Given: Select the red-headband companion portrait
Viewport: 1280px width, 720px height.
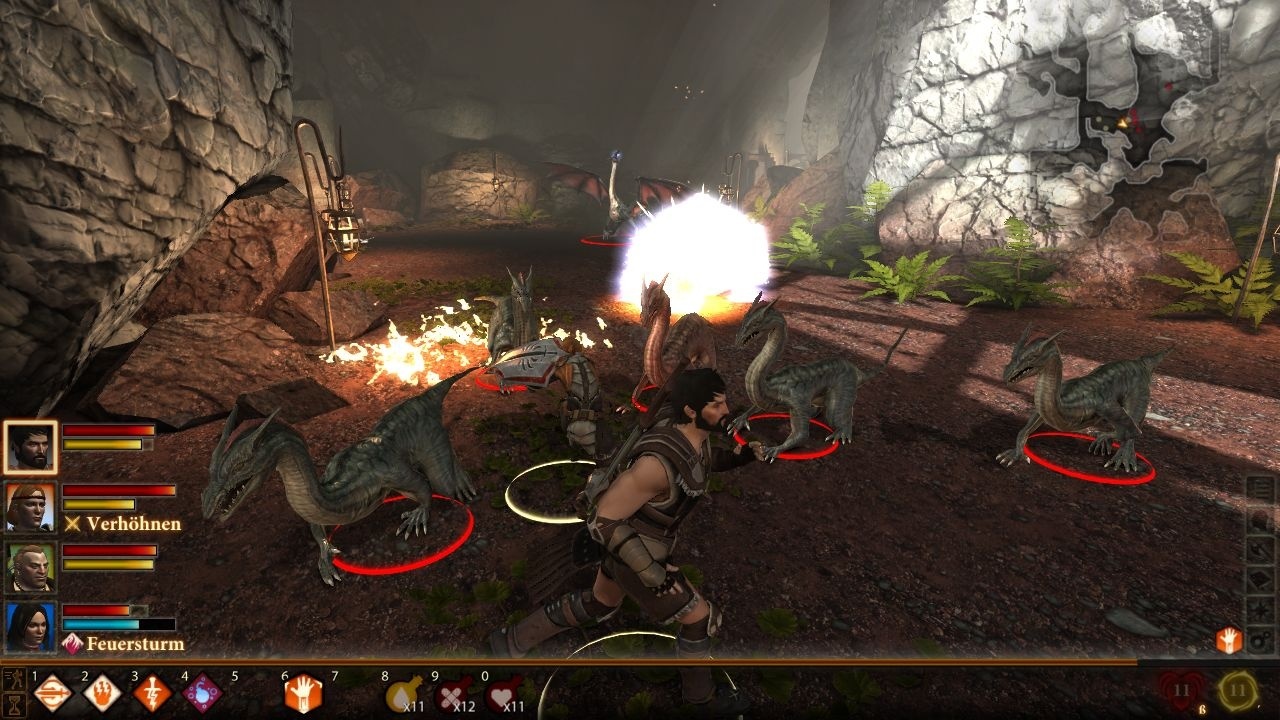Looking at the screenshot, I should click(x=30, y=507).
